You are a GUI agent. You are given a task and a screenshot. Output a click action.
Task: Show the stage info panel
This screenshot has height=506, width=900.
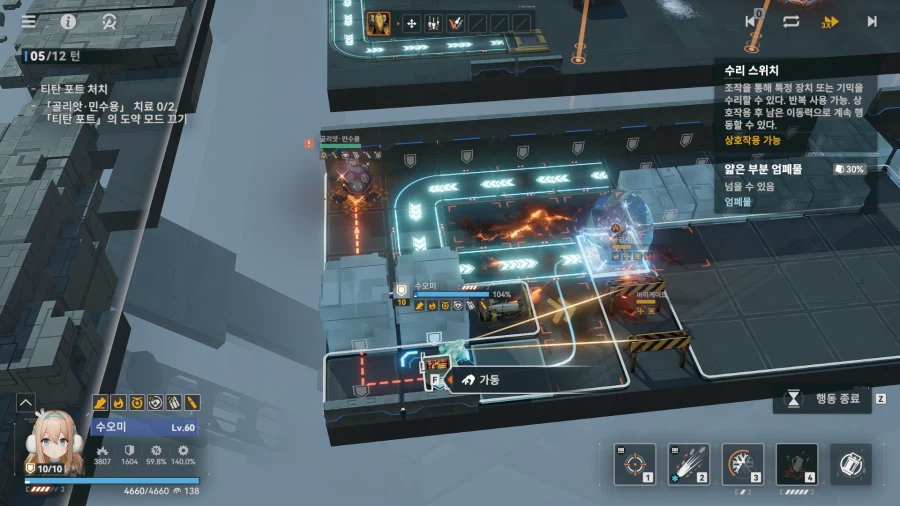point(69,20)
